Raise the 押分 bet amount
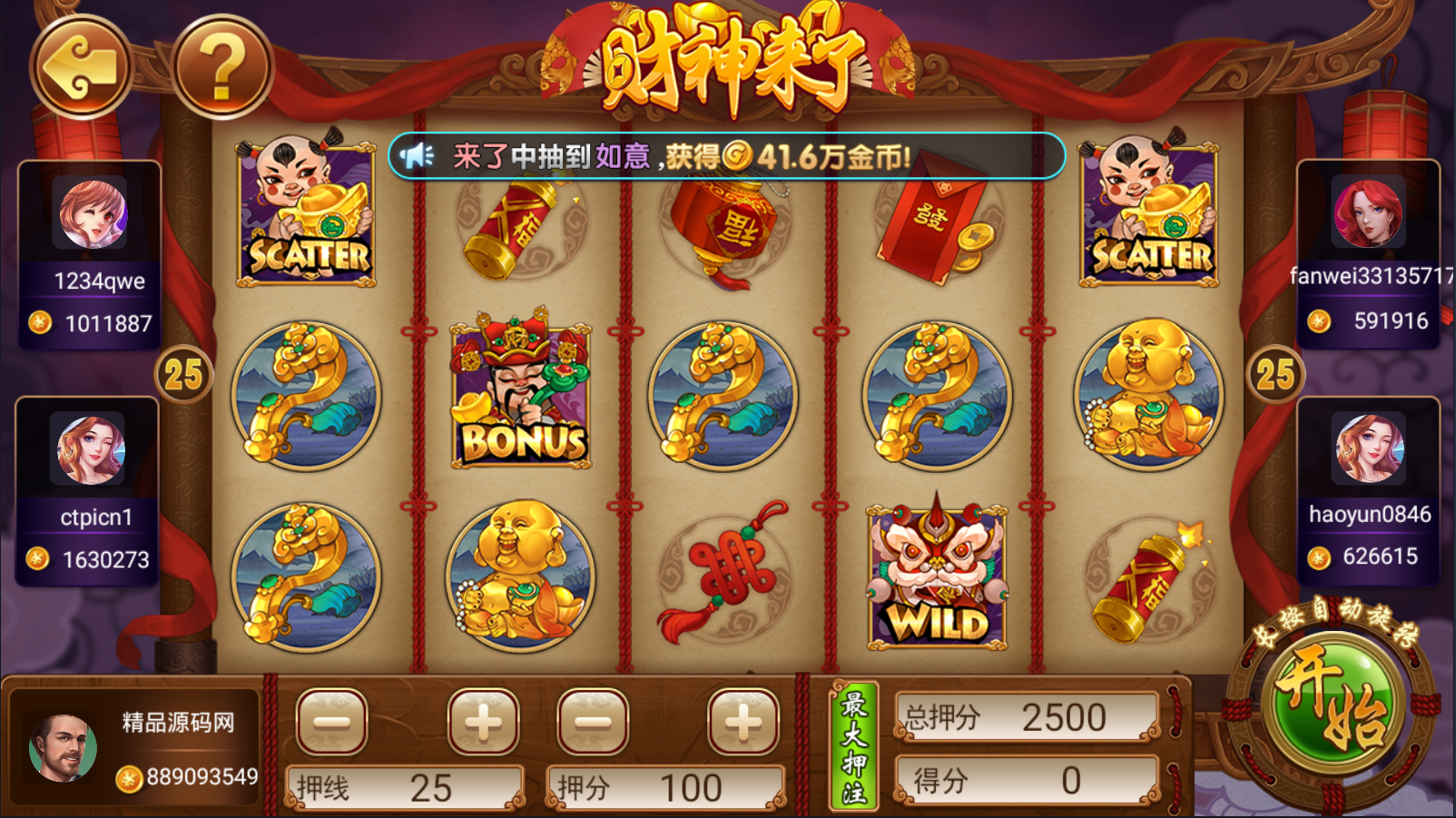1456x818 pixels. (743, 722)
